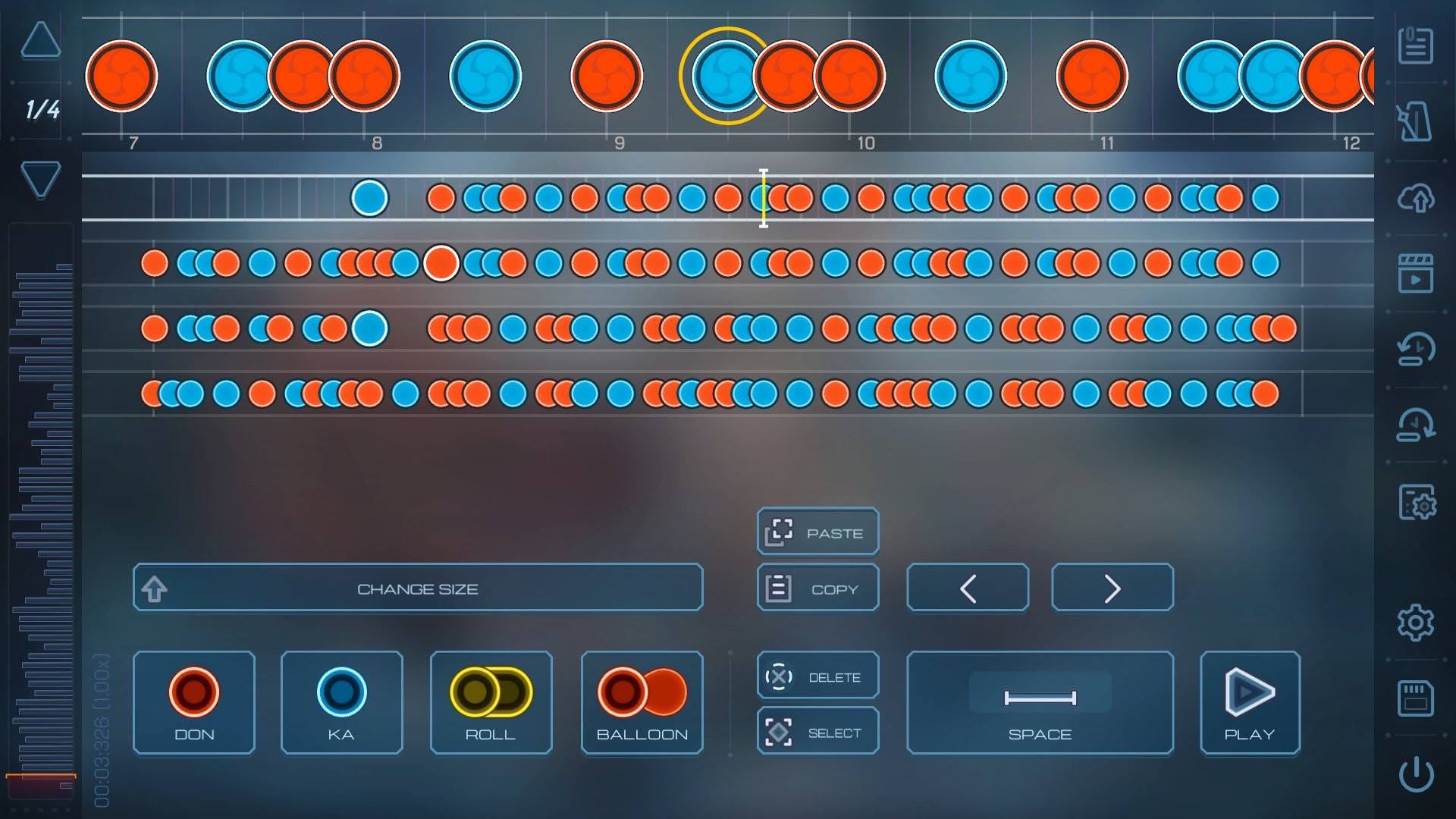Paste the copied notes
The image size is (1456, 819).
click(x=817, y=532)
